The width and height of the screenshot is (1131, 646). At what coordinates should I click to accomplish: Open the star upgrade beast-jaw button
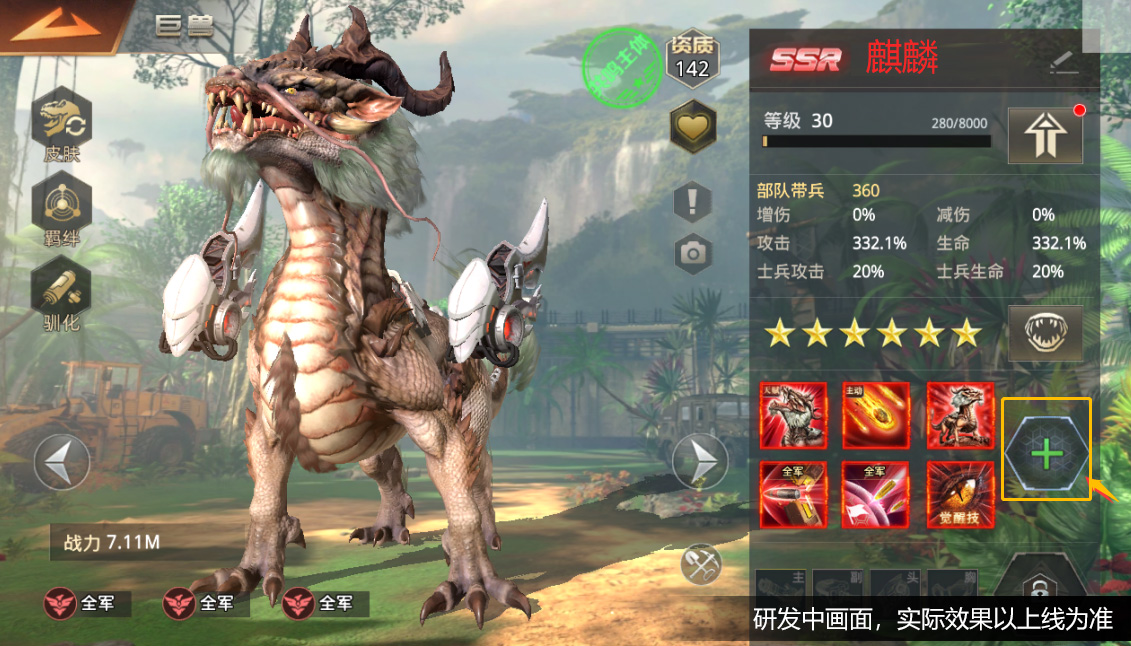(1045, 334)
